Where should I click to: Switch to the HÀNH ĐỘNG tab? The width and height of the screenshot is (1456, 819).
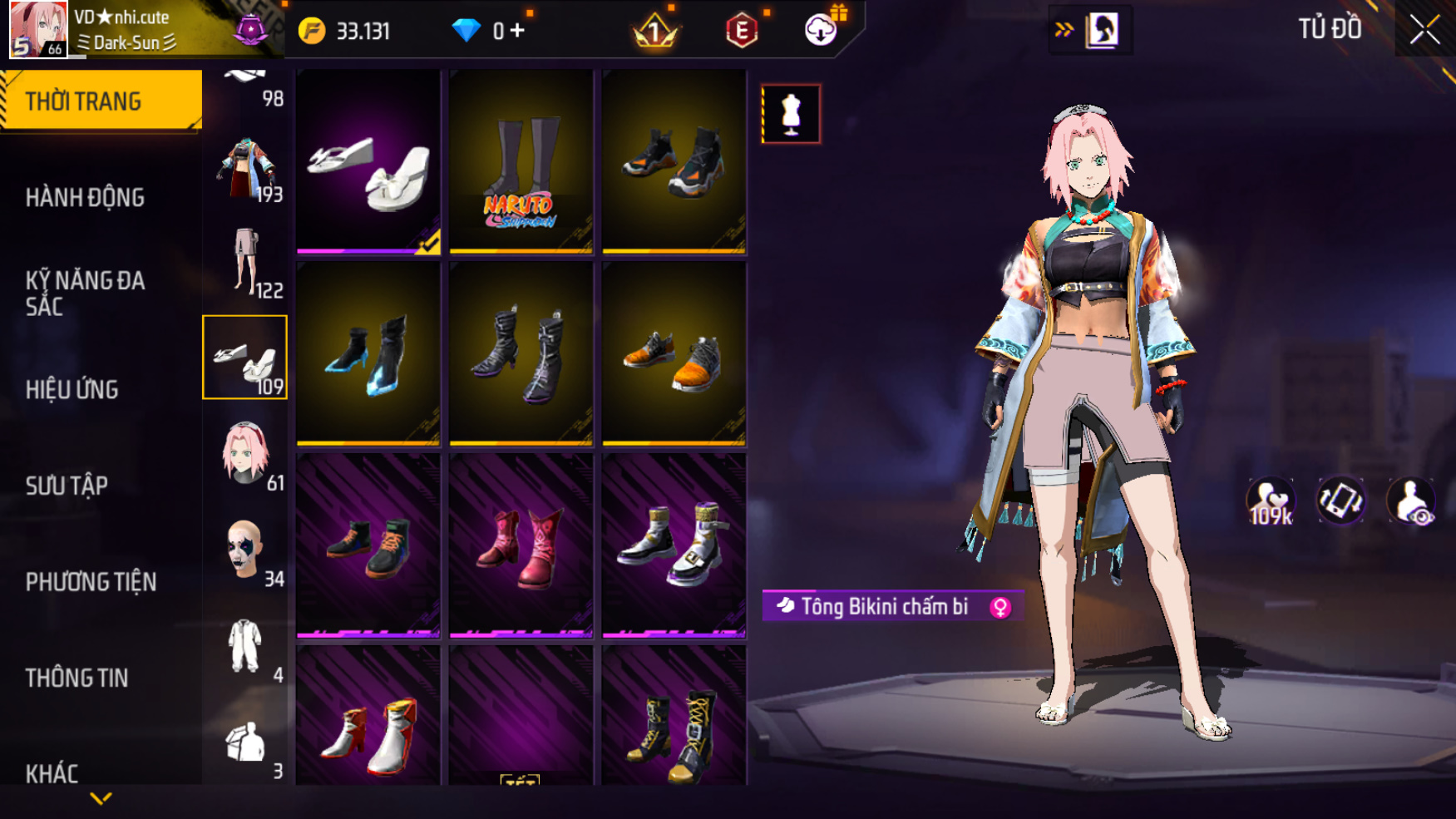pyautogui.click(x=85, y=197)
